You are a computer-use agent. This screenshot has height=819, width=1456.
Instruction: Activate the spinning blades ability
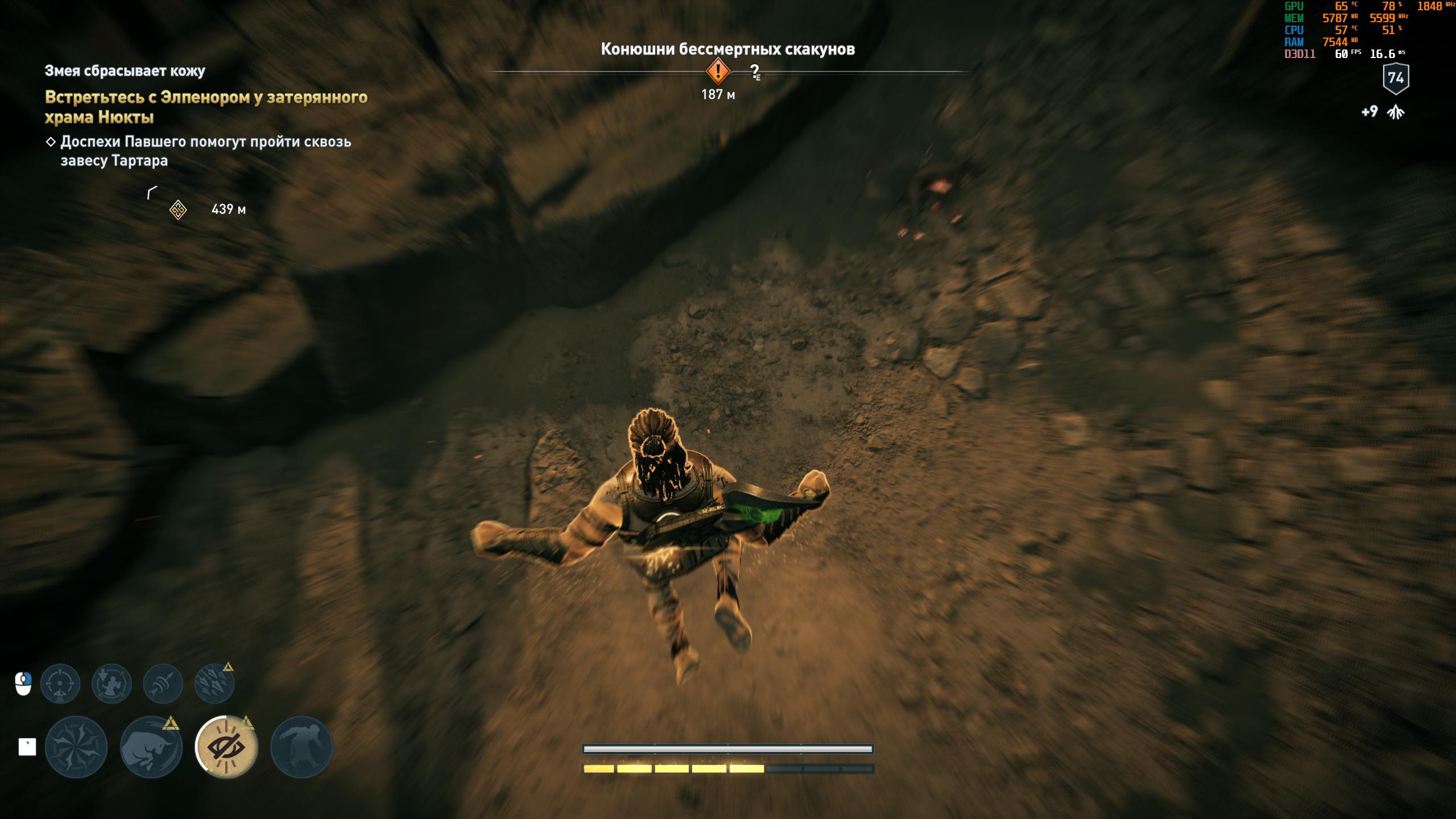76,747
